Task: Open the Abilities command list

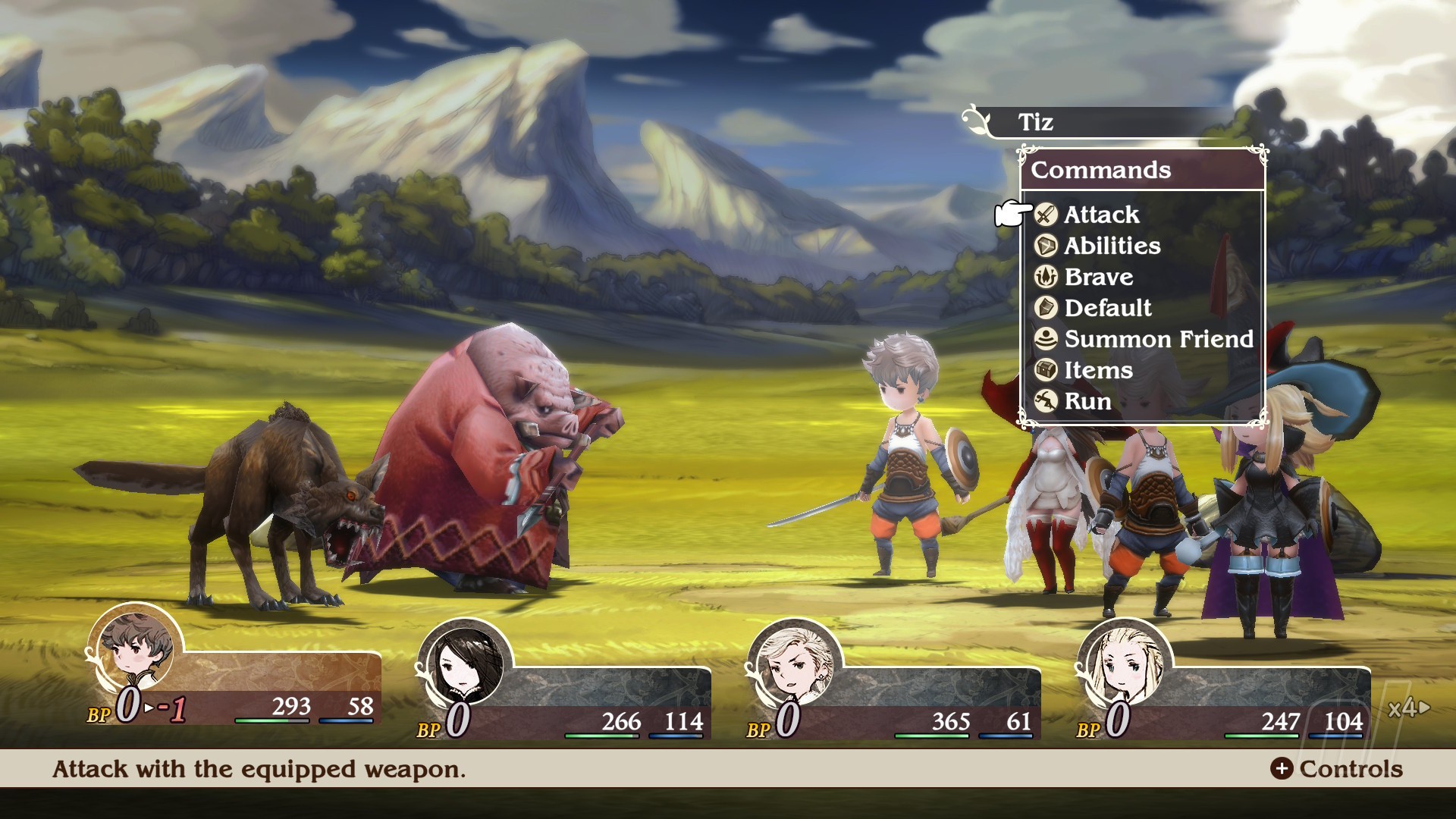Action: [x=1112, y=246]
